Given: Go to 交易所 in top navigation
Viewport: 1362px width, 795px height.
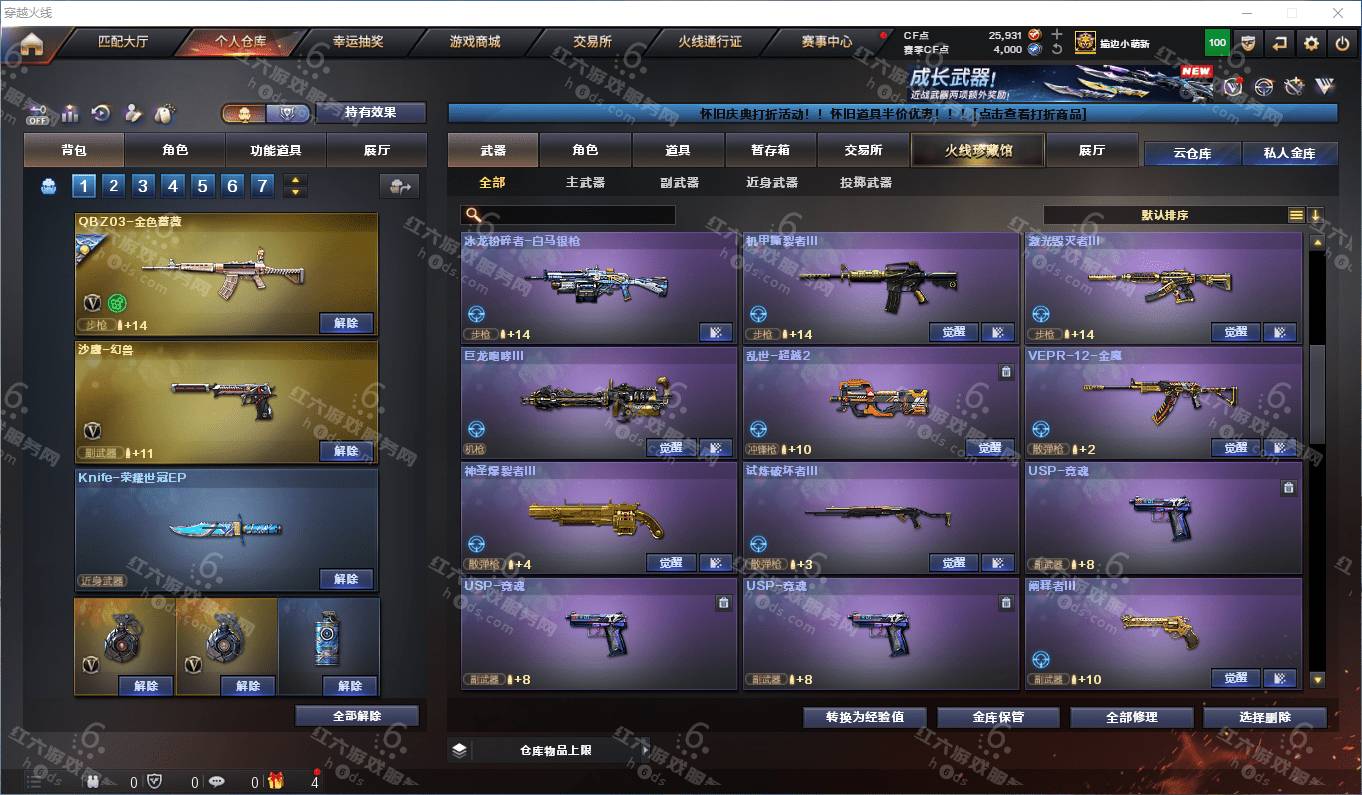Looking at the screenshot, I should coord(592,42).
